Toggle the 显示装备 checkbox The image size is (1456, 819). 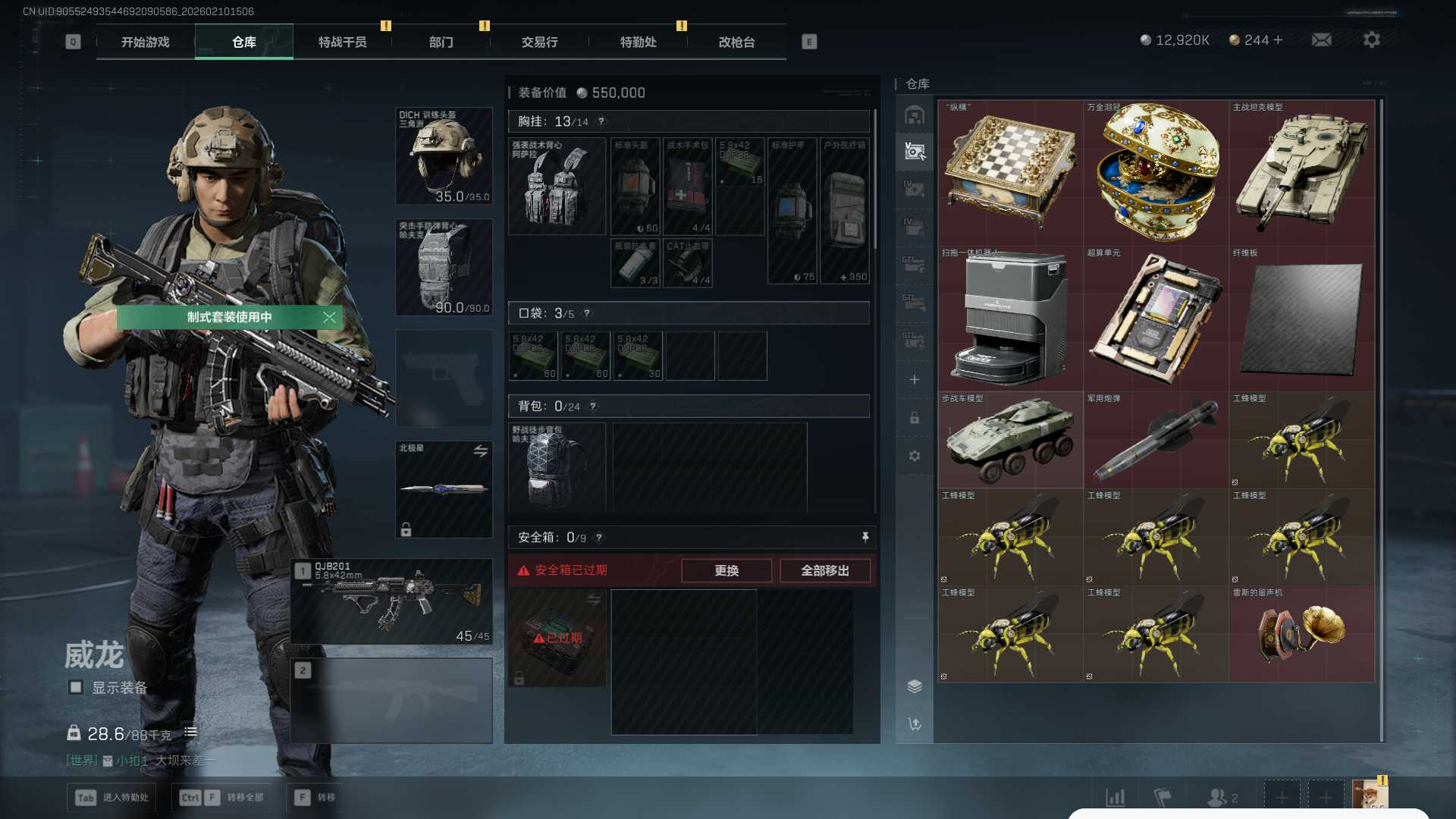(x=76, y=687)
